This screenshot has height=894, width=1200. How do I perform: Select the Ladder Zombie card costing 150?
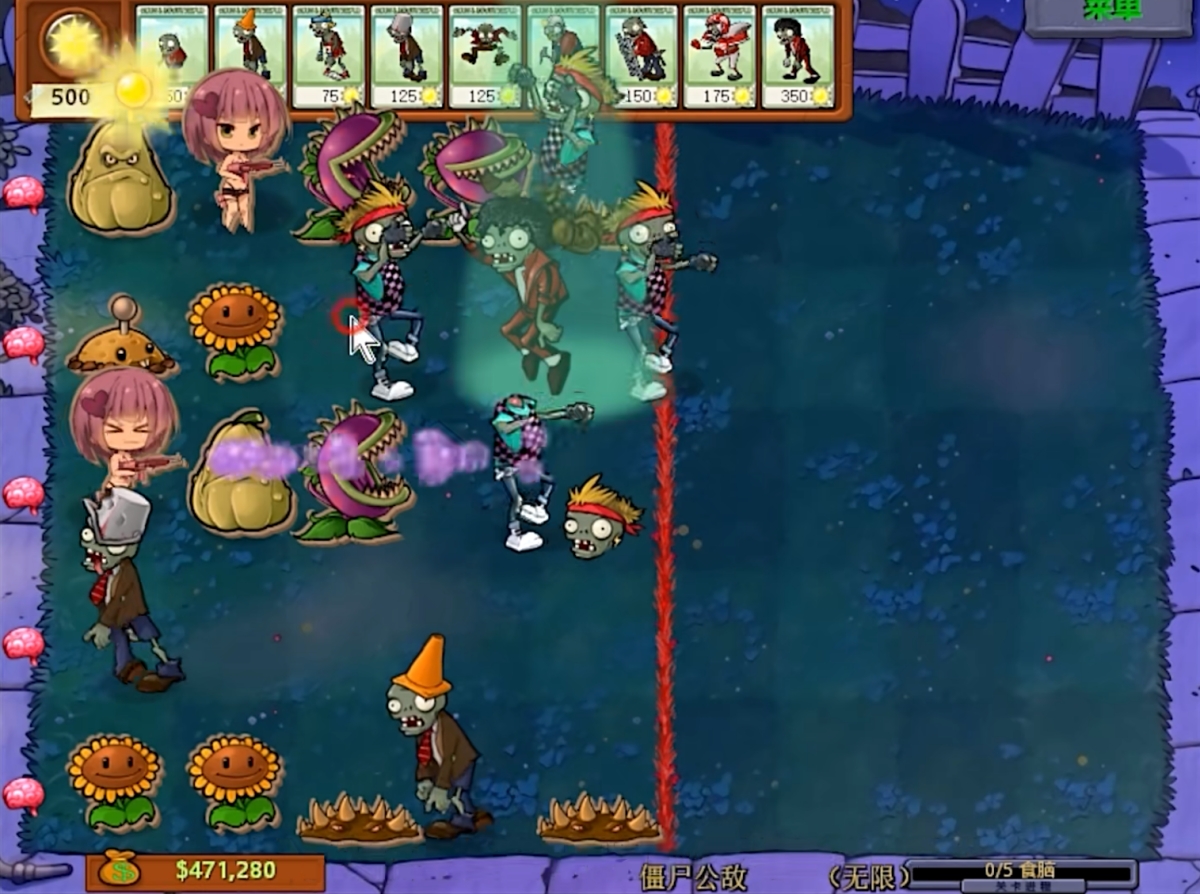[x=641, y=55]
